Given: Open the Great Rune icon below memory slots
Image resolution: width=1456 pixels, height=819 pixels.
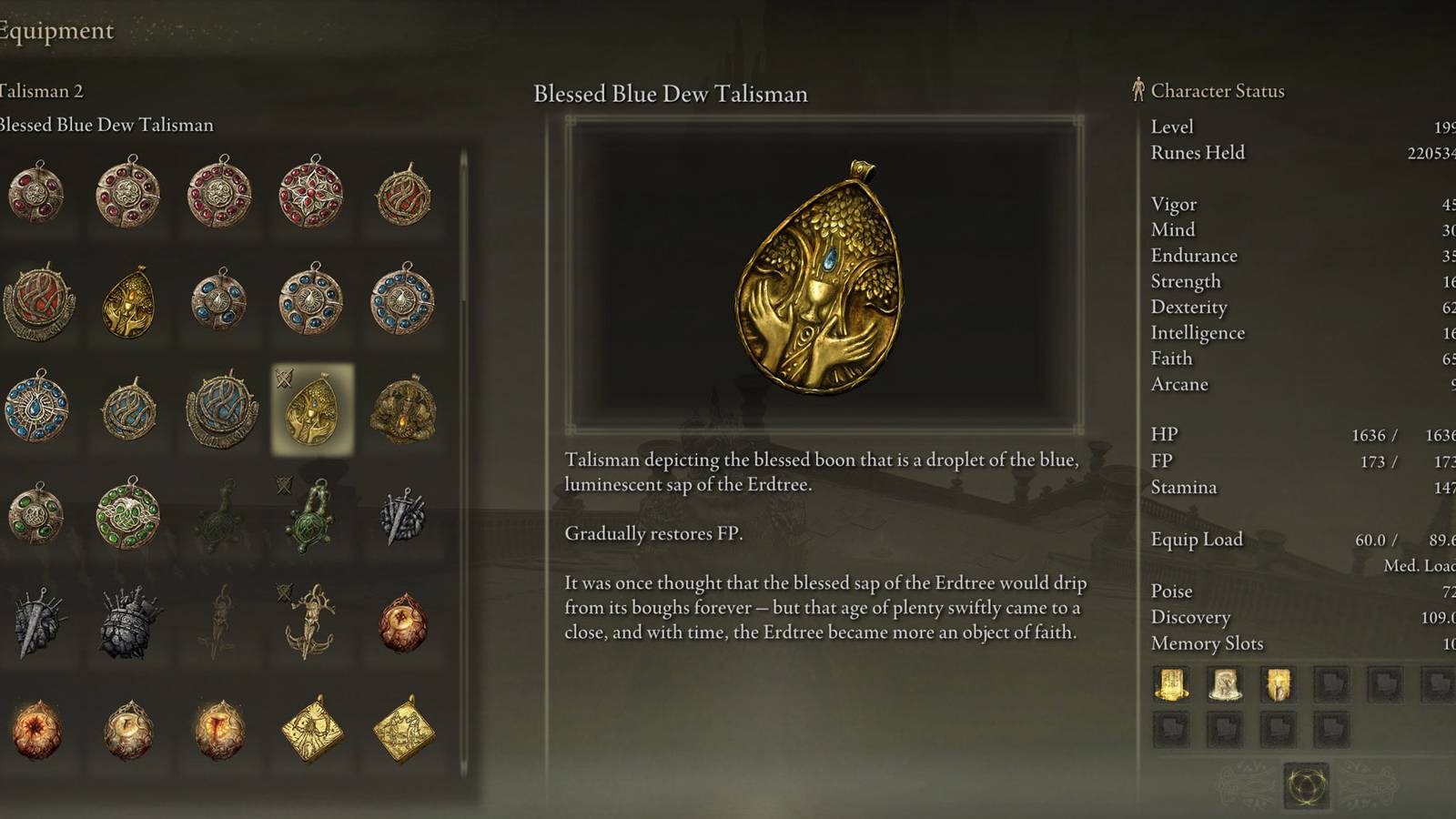Looking at the screenshot, I should (1306, 784).
